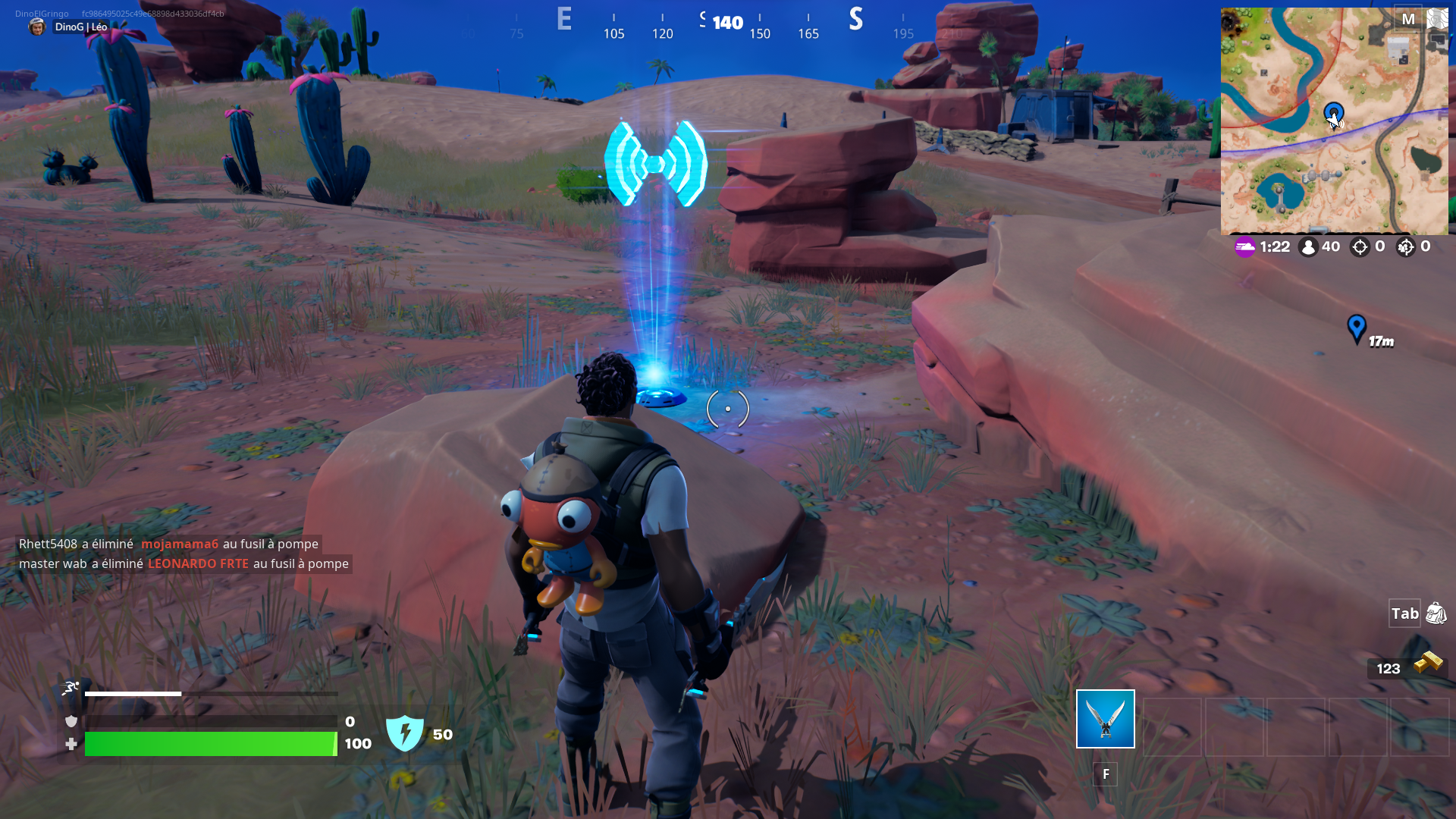This screenshot has width=1456, height=819.
Task: Click the green health bar showing 100
Action: pos(211,744)
